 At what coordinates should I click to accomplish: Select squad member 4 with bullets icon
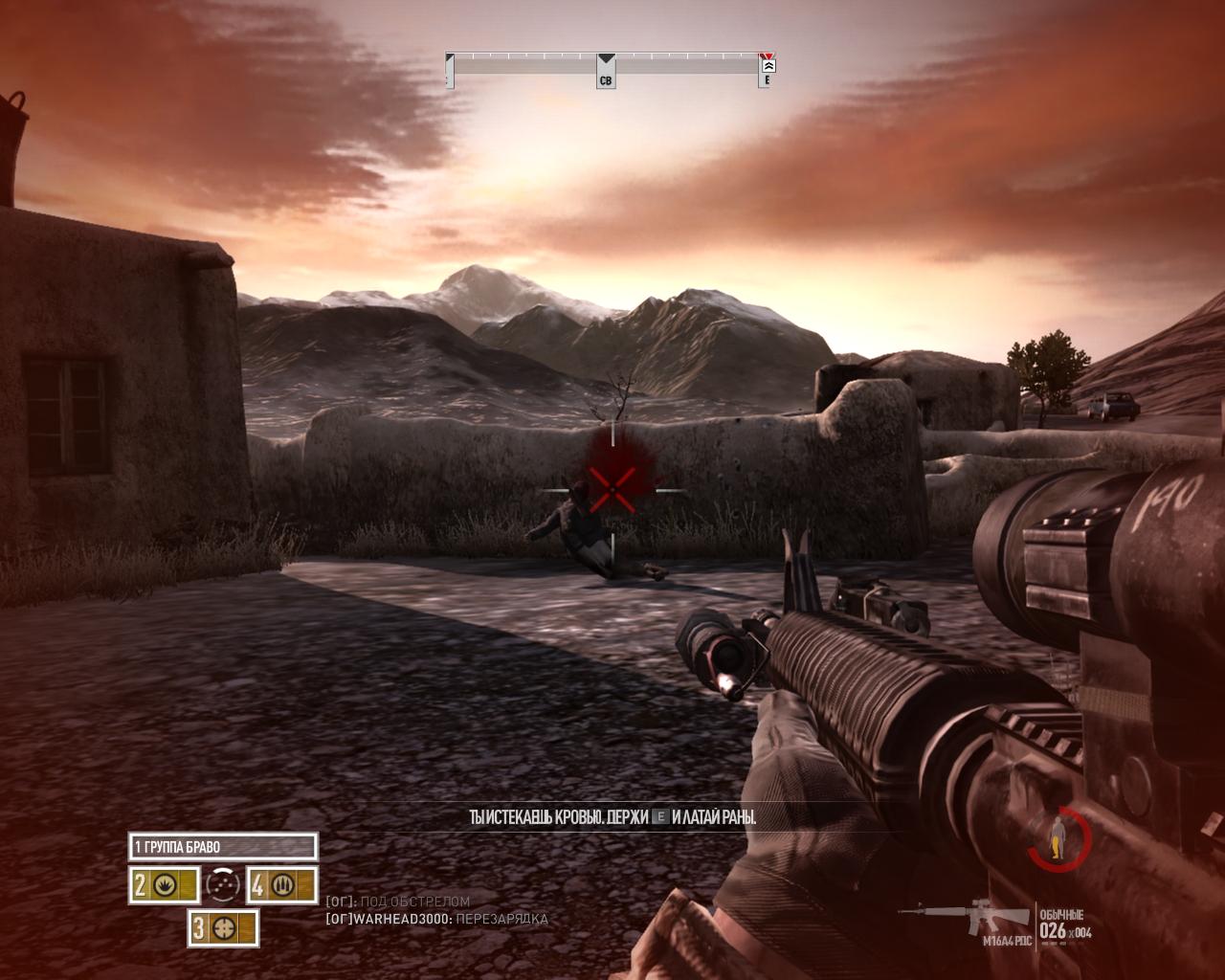coord(281,885)
